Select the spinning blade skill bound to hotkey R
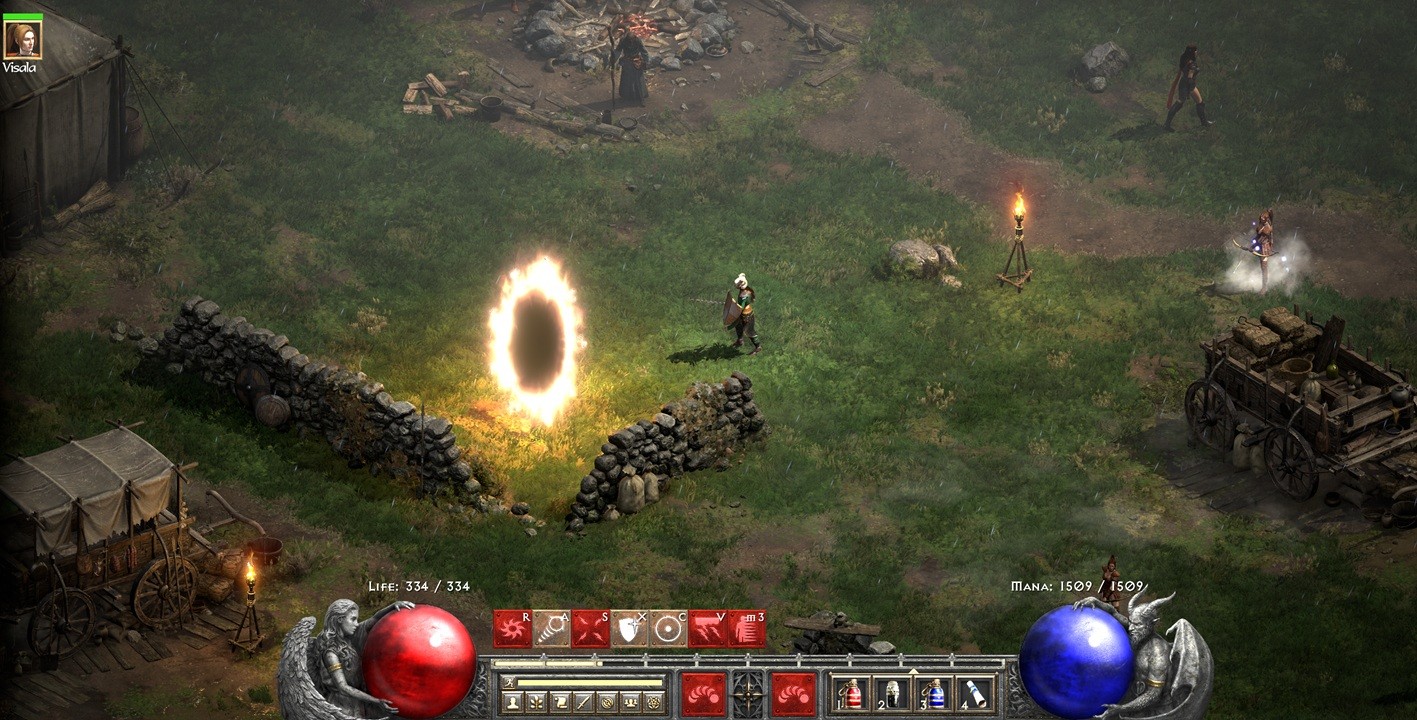 point(512,627)
